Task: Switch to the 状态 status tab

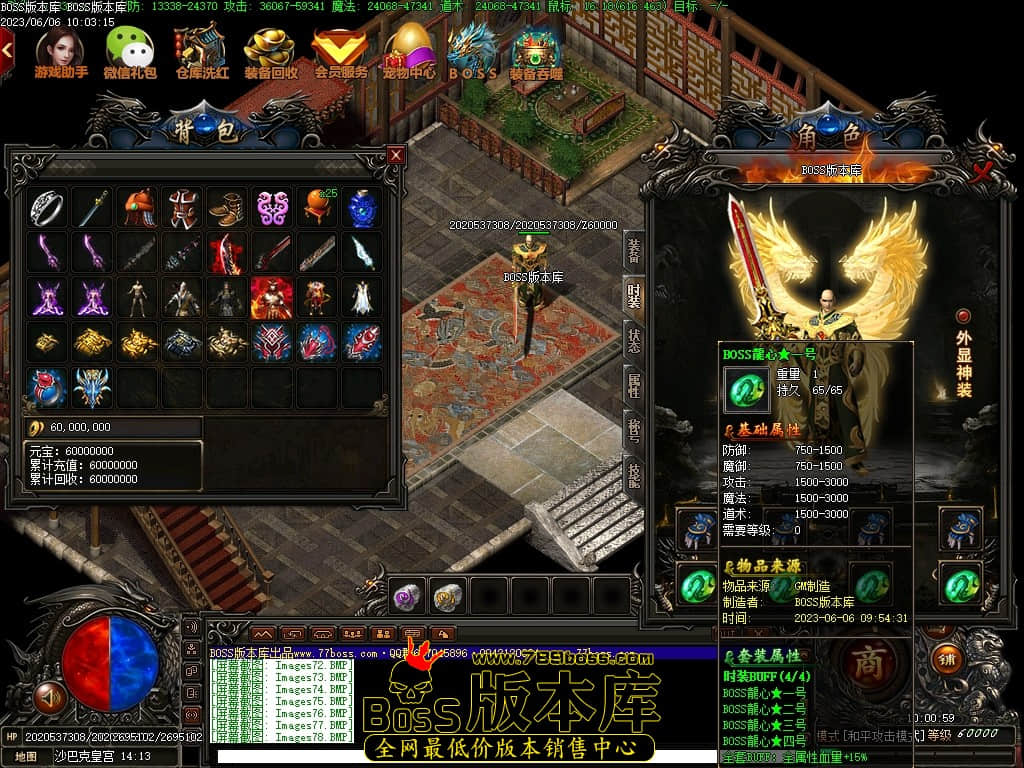Action: pos(633,339)
